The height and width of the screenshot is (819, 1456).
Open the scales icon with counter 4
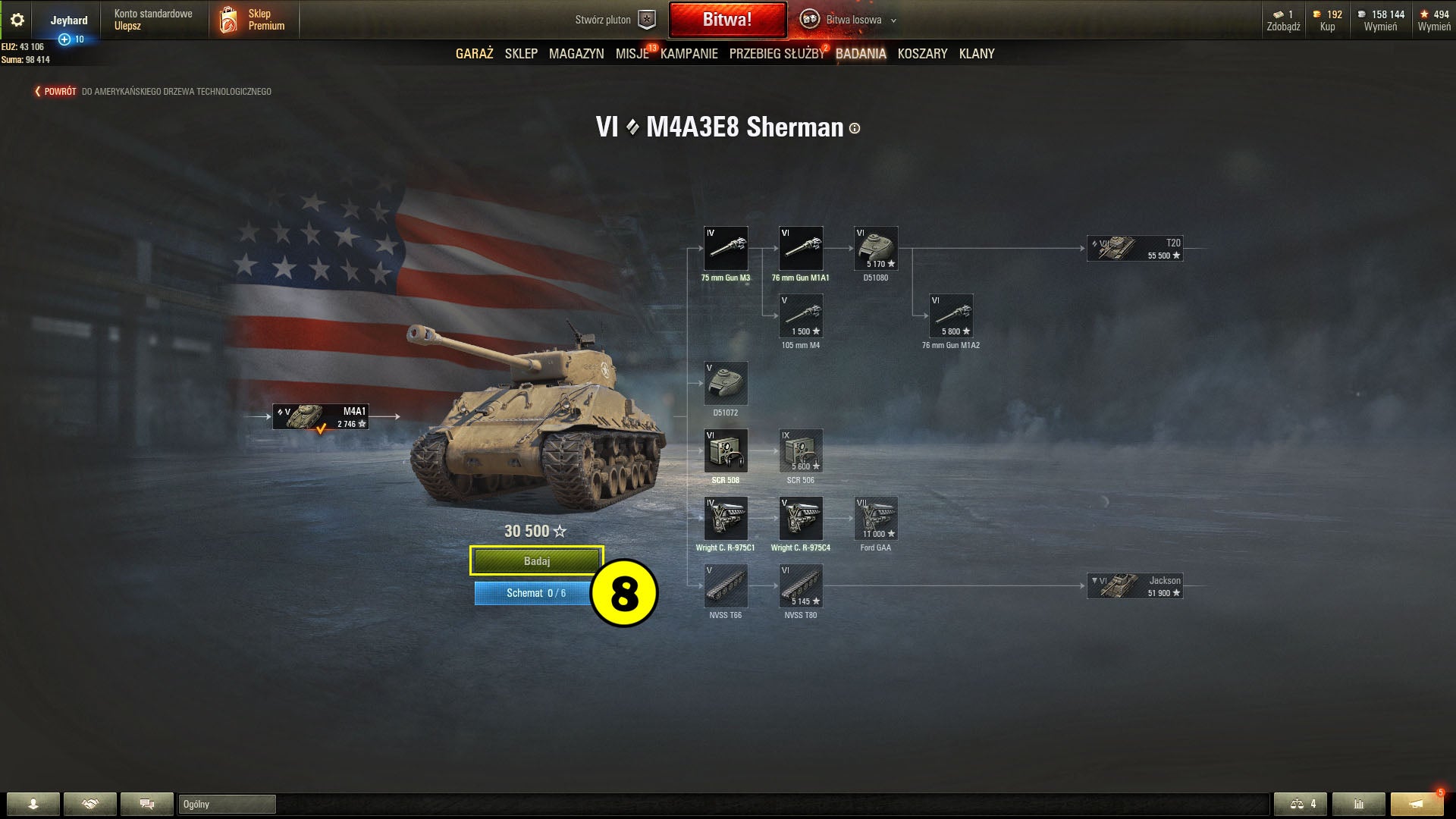point(1301,805)
